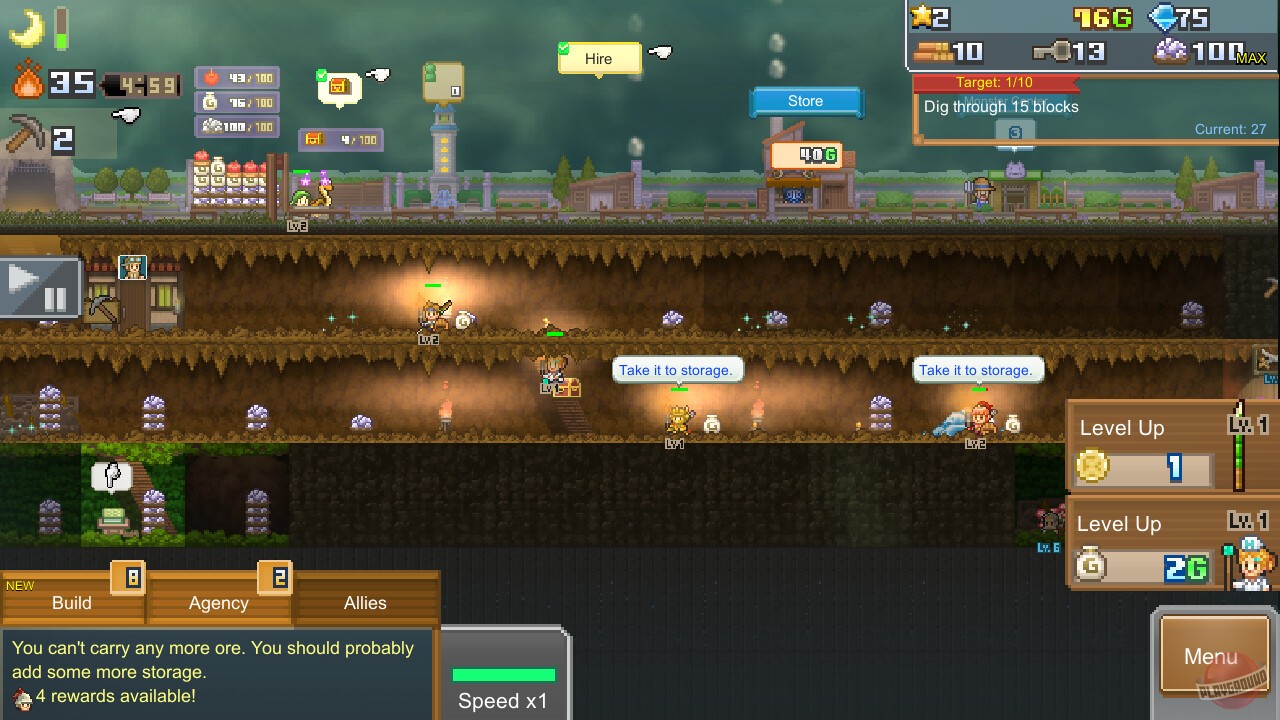Viewport: 1280px width, 720px height.
Task: Switch to the Build tab
Action: click(x=70, y=603)
